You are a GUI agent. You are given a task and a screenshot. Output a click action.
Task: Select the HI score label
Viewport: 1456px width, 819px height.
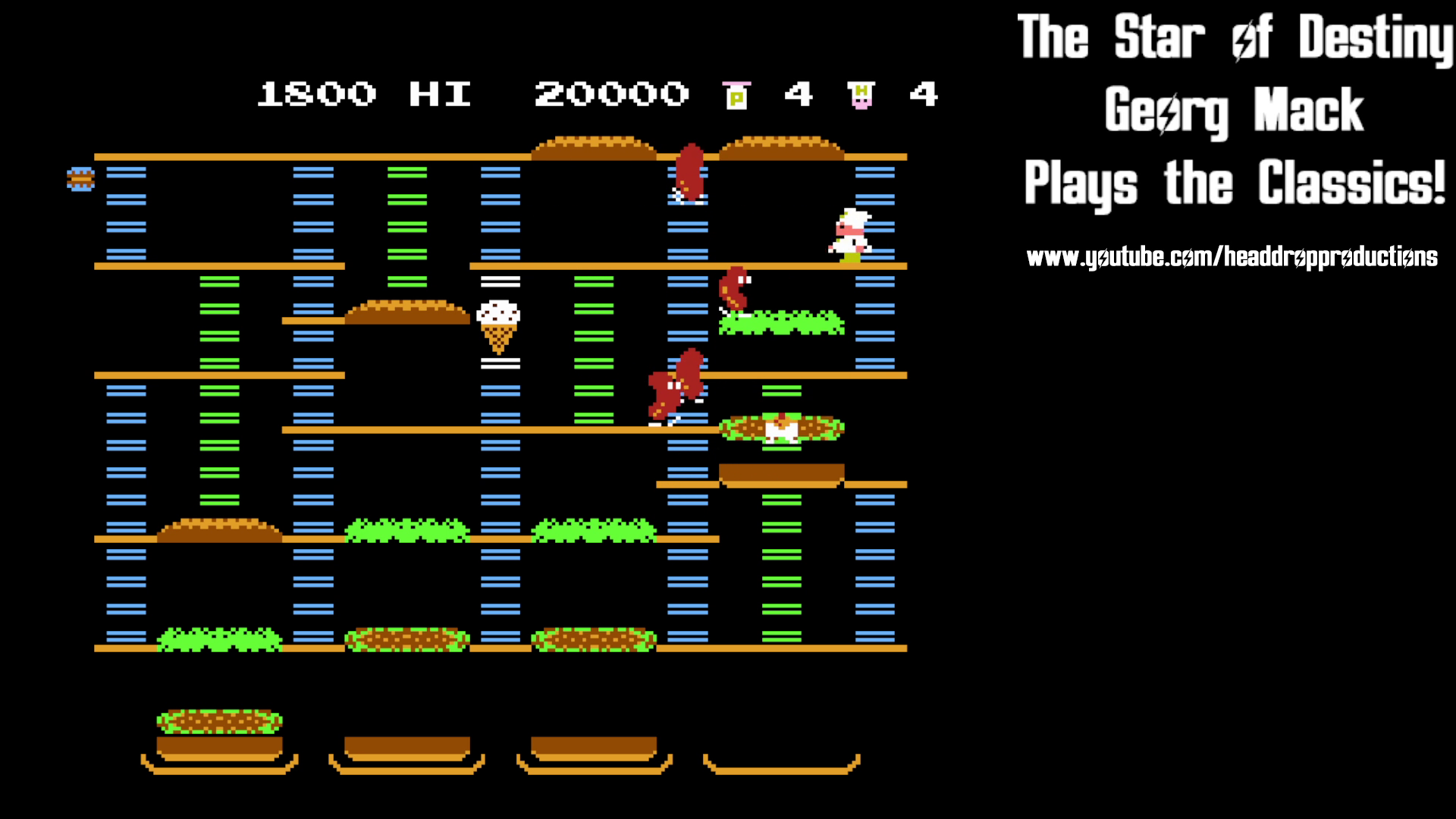point(438,94)
